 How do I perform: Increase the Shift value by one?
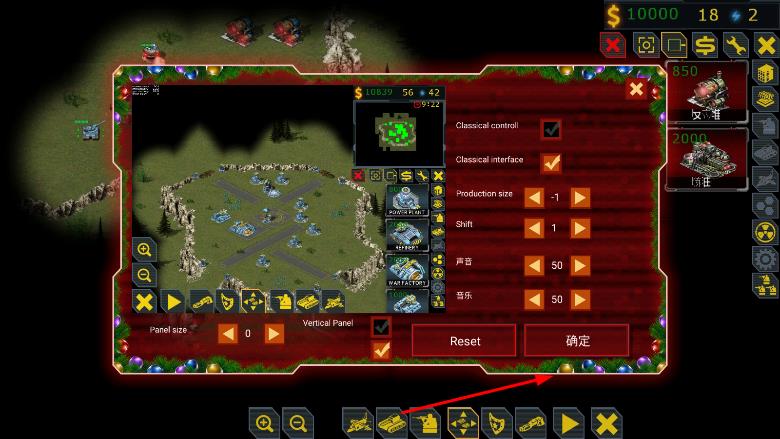click(580, 228)
